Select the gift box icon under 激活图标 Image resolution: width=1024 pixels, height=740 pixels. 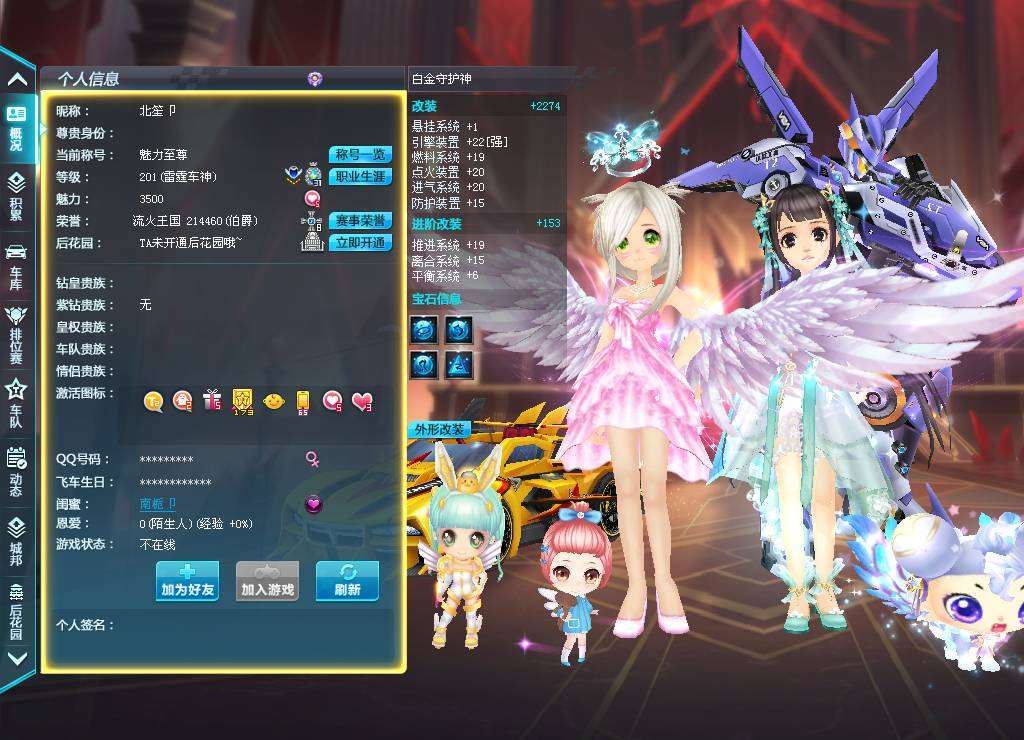pos(211,401)
